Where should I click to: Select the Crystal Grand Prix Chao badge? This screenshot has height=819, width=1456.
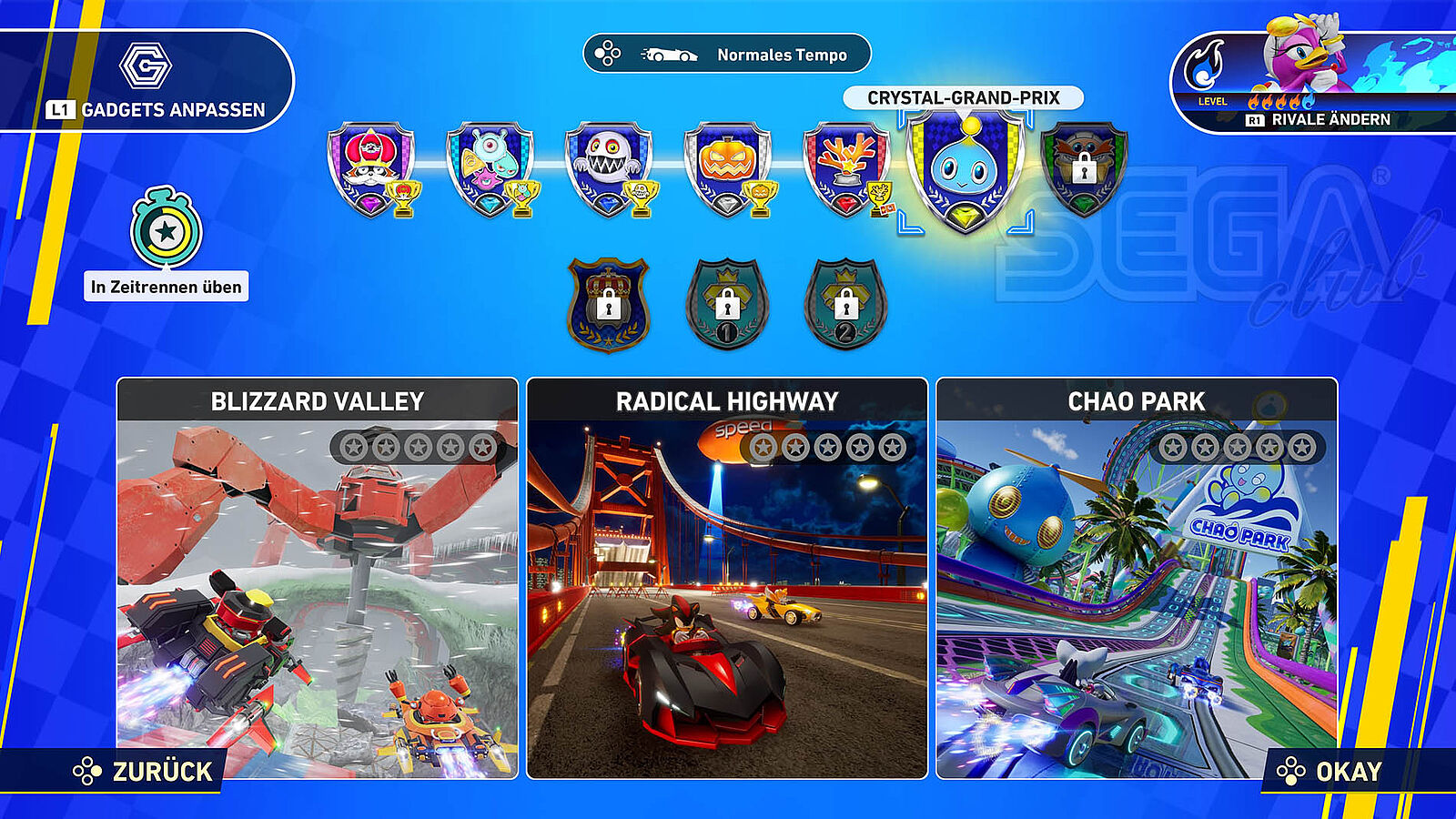965,170
